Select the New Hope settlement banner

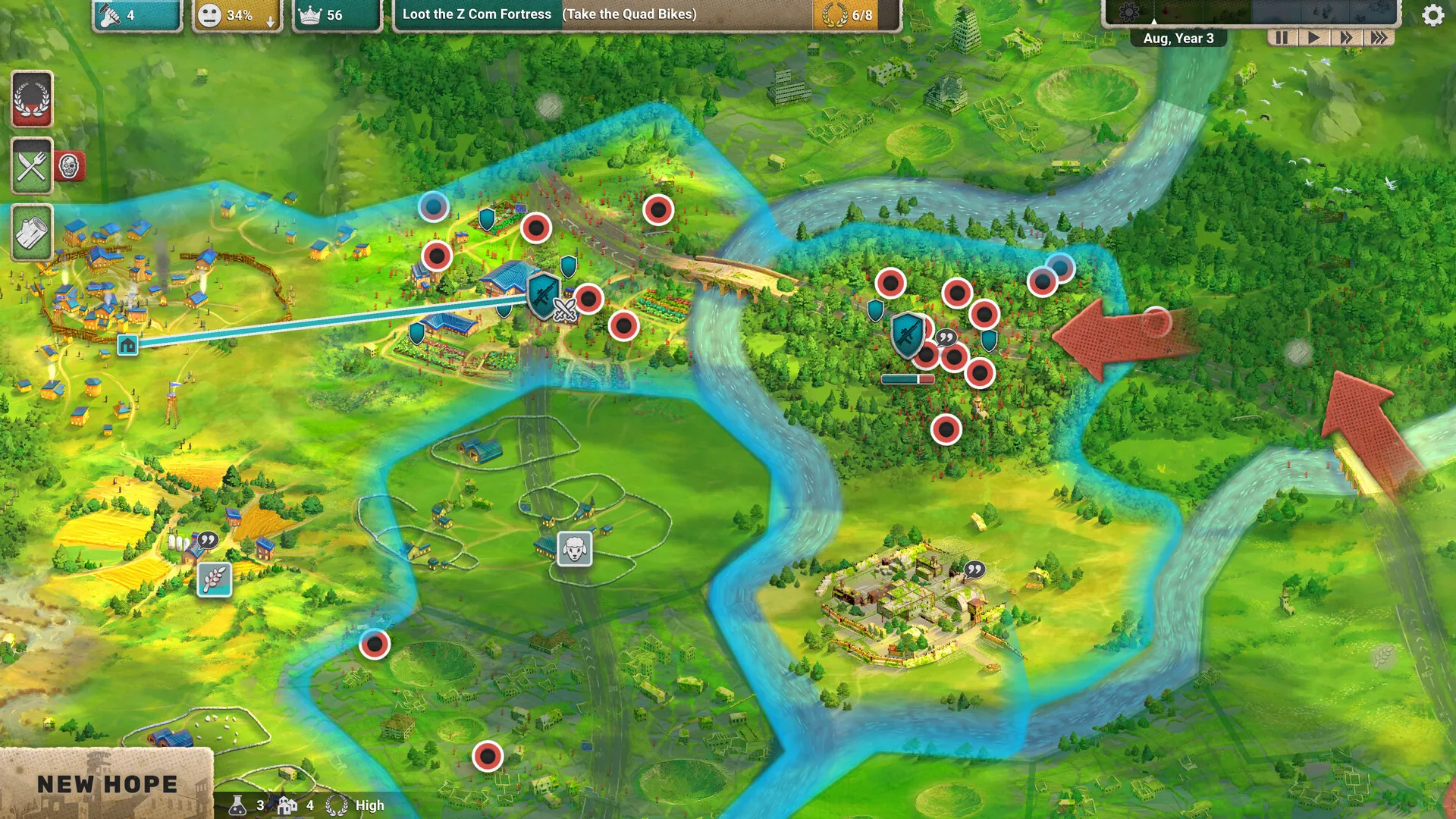pyautogui.click(x=106, y=784)
